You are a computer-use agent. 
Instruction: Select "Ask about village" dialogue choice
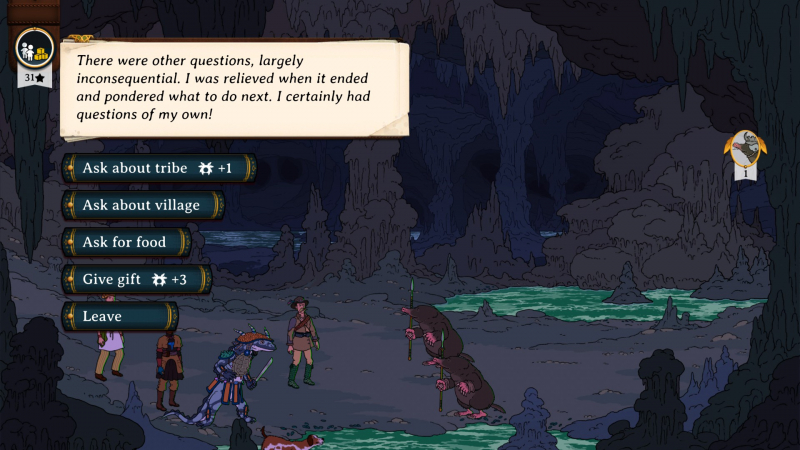[x=142, y=205]
